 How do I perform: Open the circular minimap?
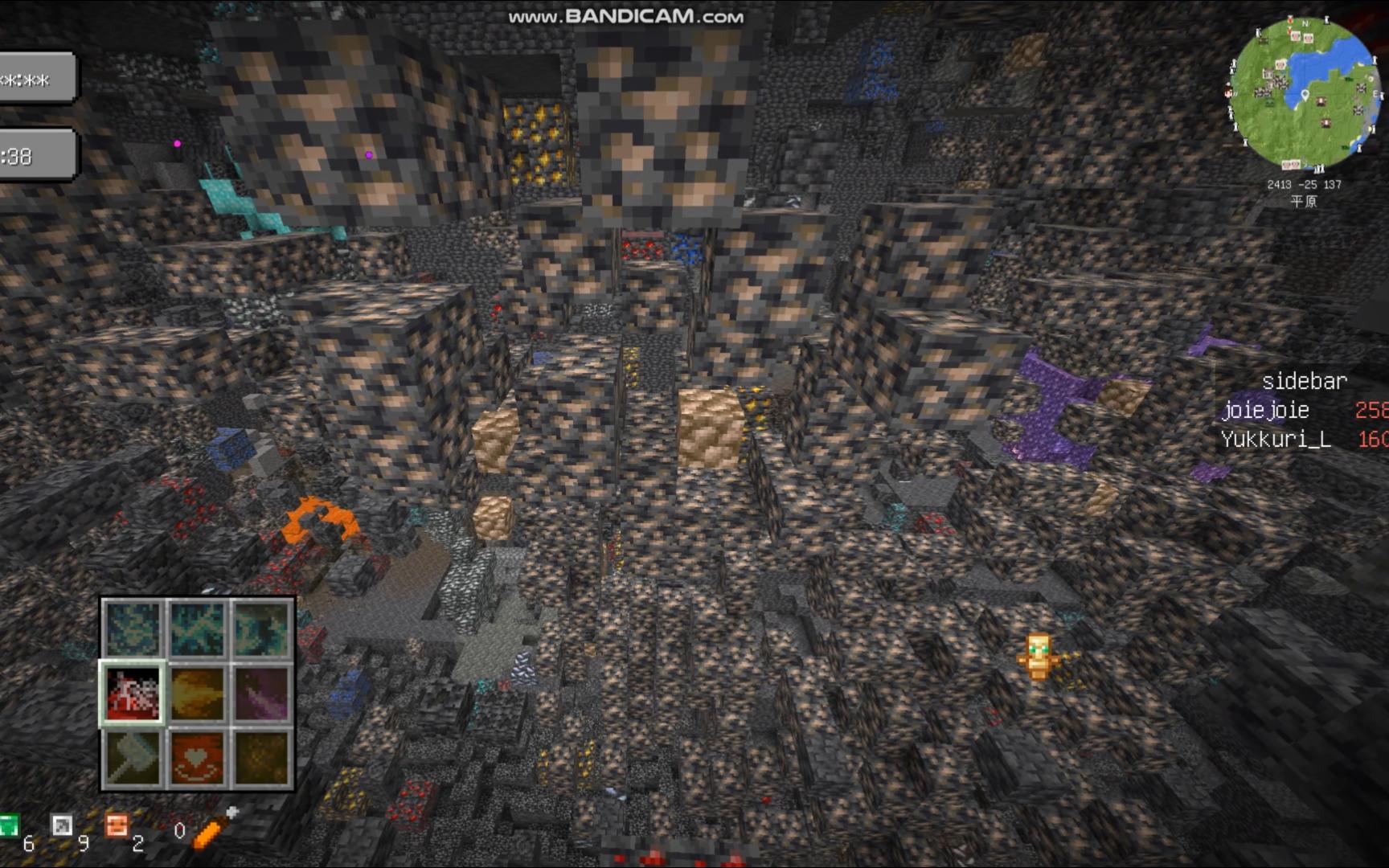point(1304,93)
